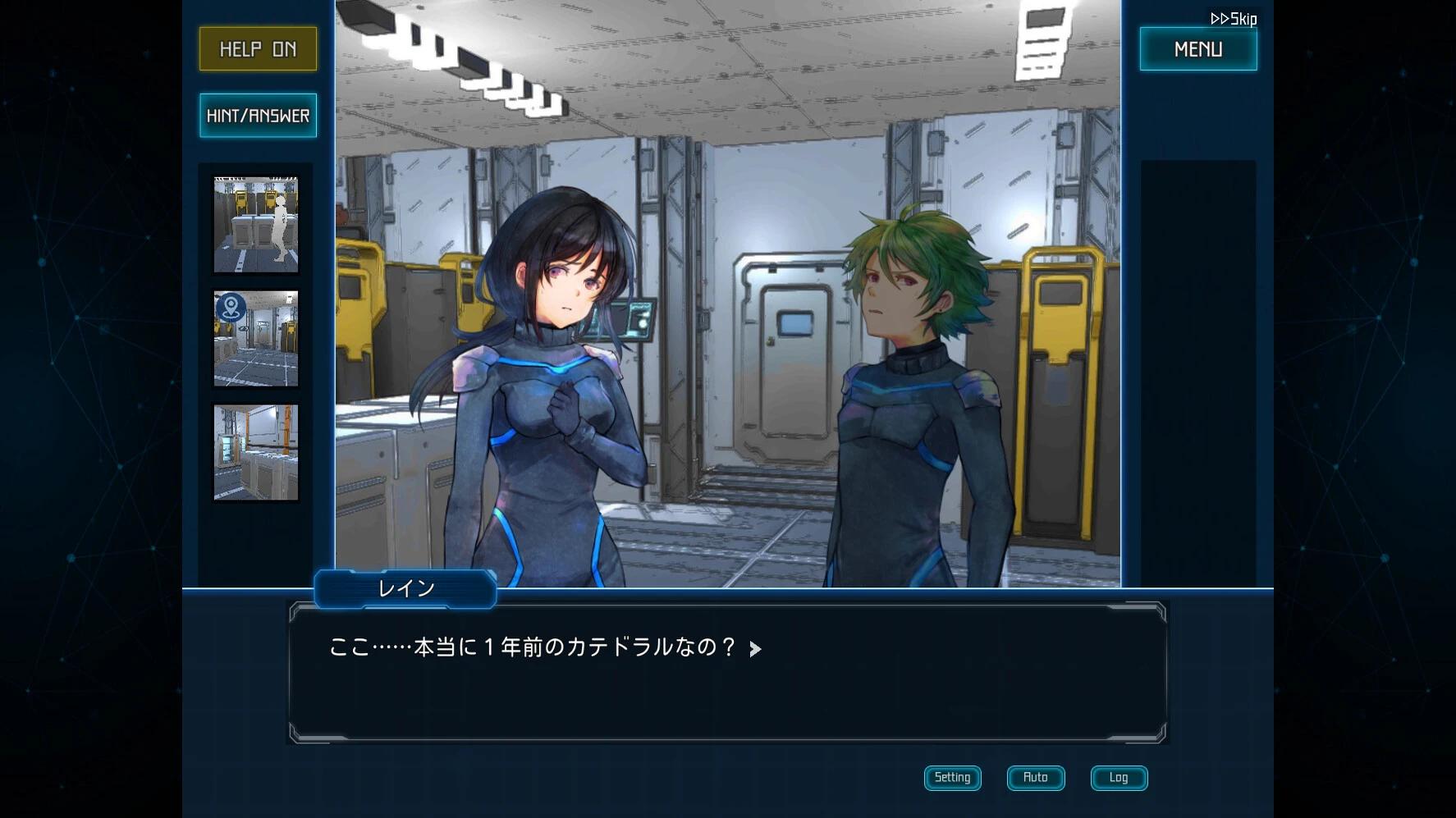
Task: Open the Log history screen
Action: pos(1118,777)
